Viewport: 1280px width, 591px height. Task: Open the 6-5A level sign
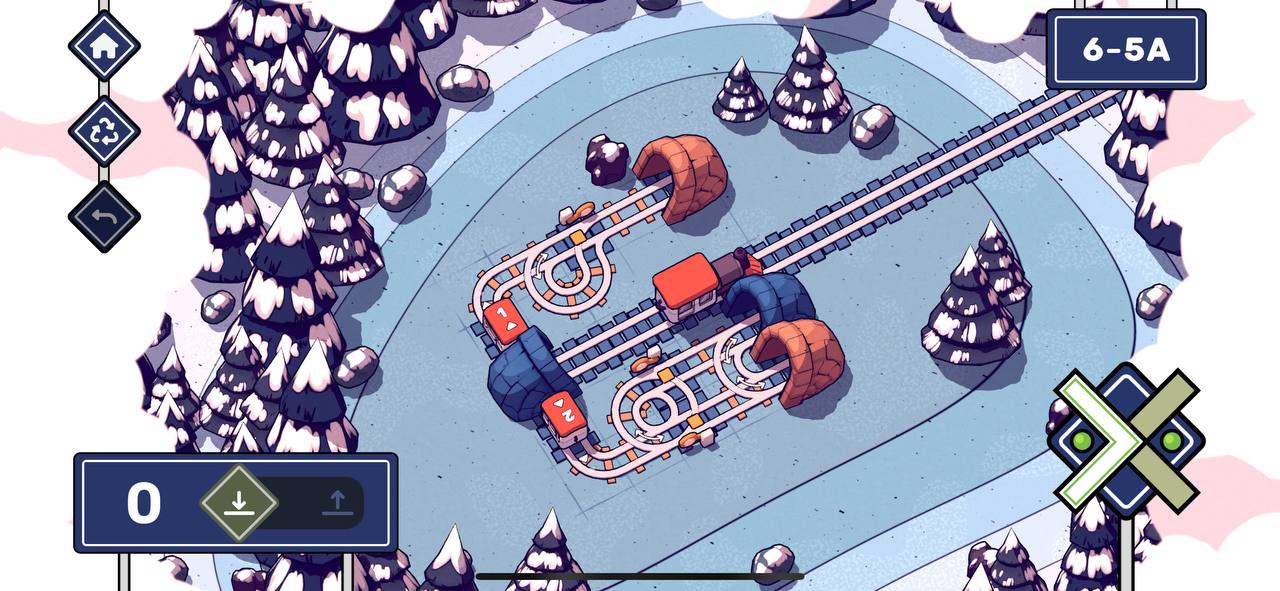tap(1125, 50)
